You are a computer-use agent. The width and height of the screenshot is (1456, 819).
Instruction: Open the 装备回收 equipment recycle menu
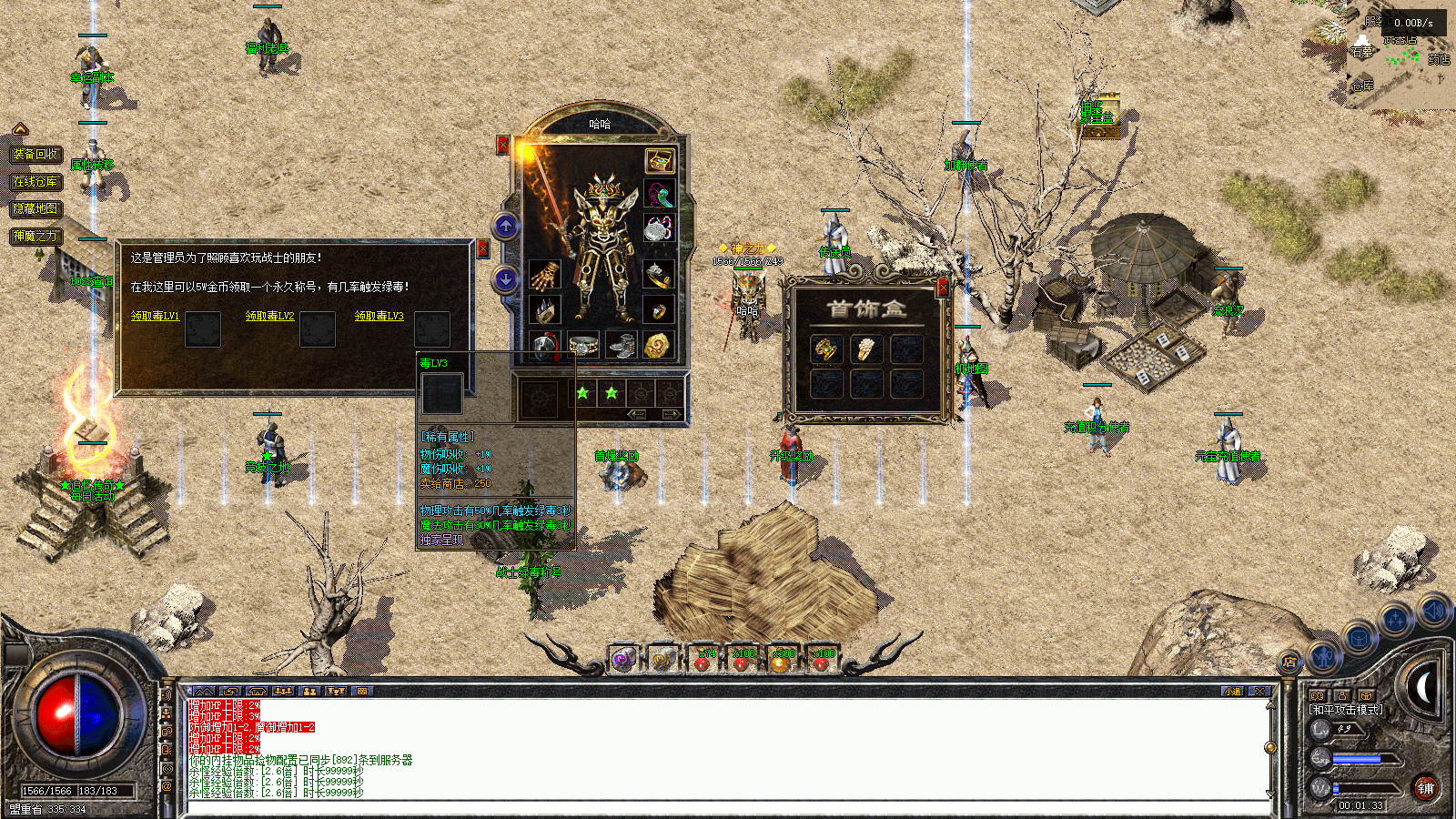tap(35, 155)
